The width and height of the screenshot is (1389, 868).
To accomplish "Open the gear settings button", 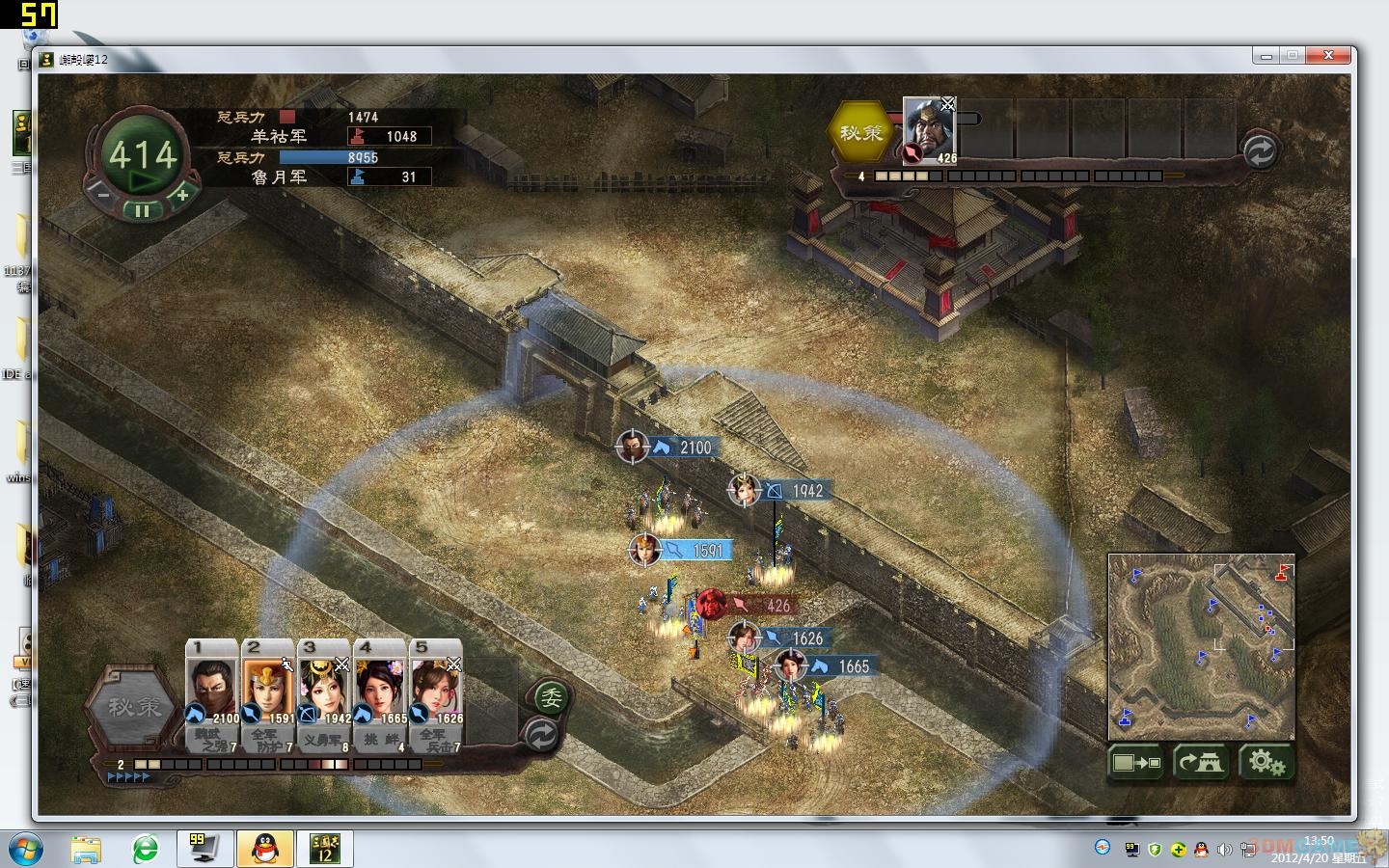I will tap(1266, 763).
